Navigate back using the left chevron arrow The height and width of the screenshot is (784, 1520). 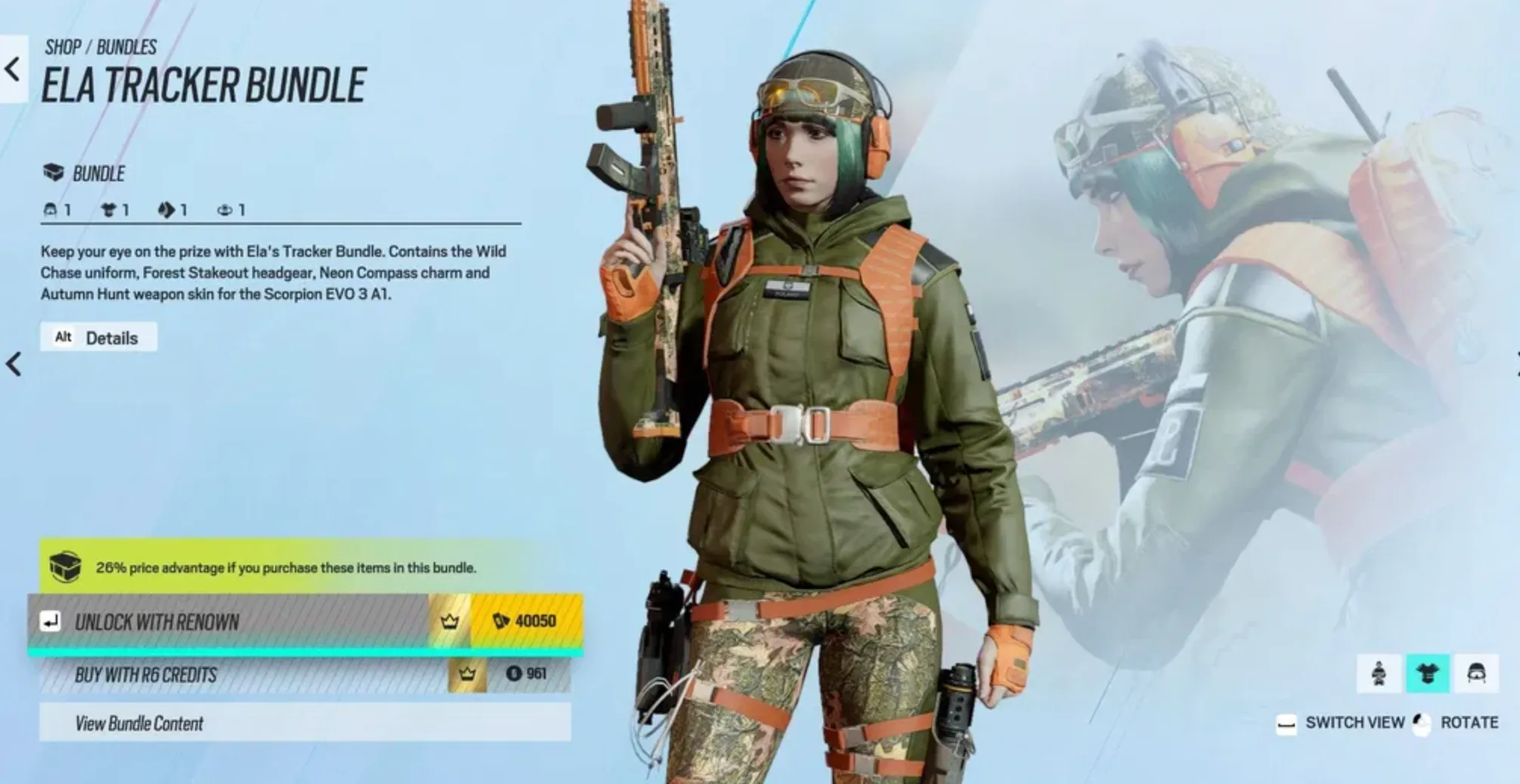point(11,69)
